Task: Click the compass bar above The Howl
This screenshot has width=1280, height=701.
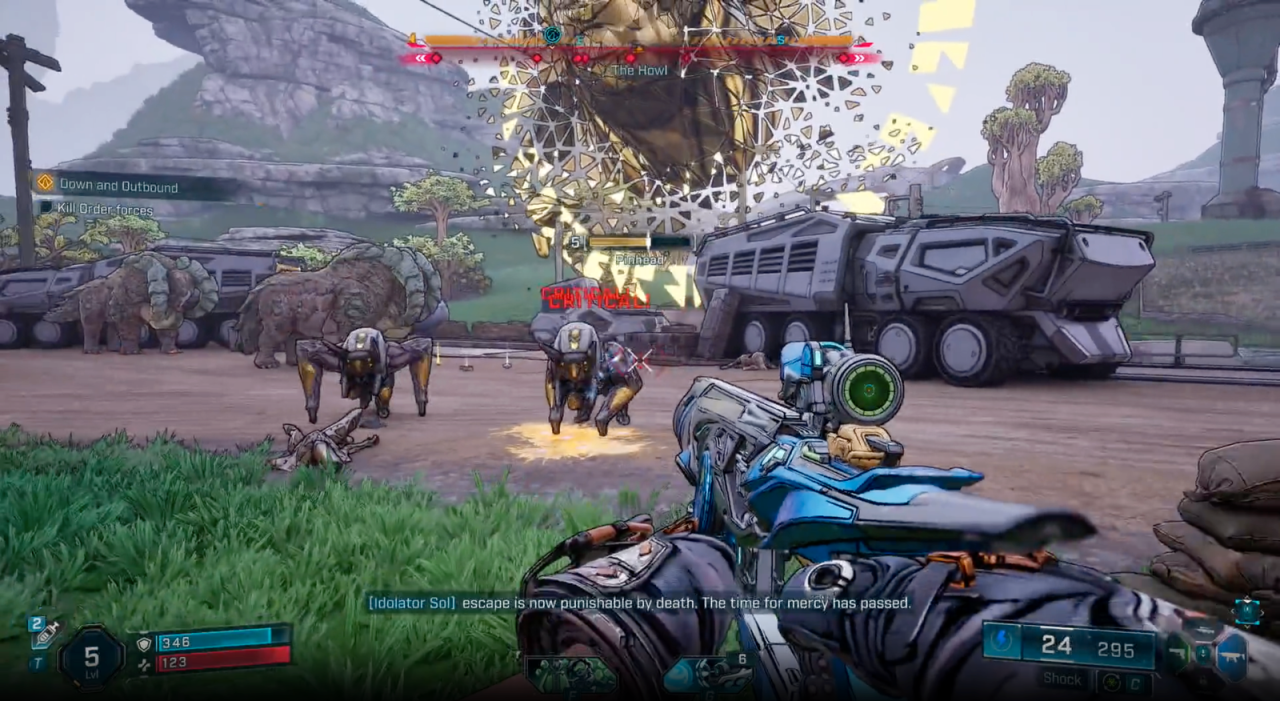Action: click(638, 42)
